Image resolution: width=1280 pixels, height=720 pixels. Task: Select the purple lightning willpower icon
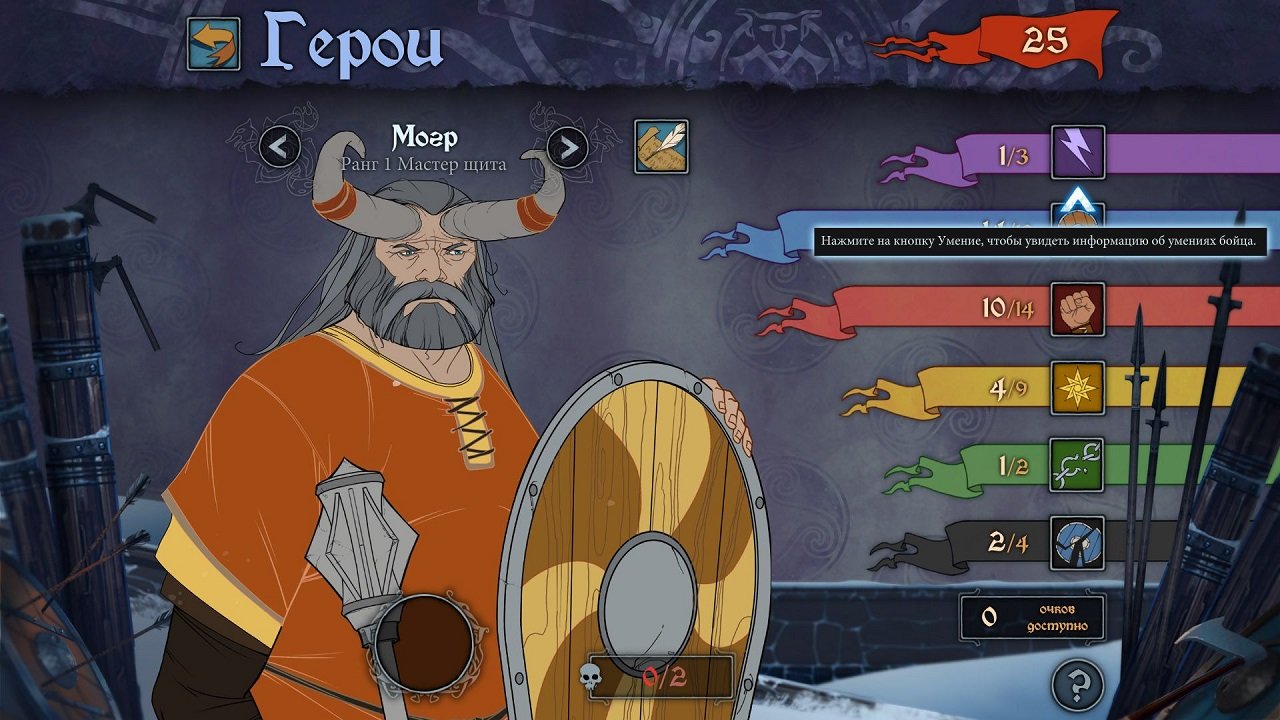1077,150
